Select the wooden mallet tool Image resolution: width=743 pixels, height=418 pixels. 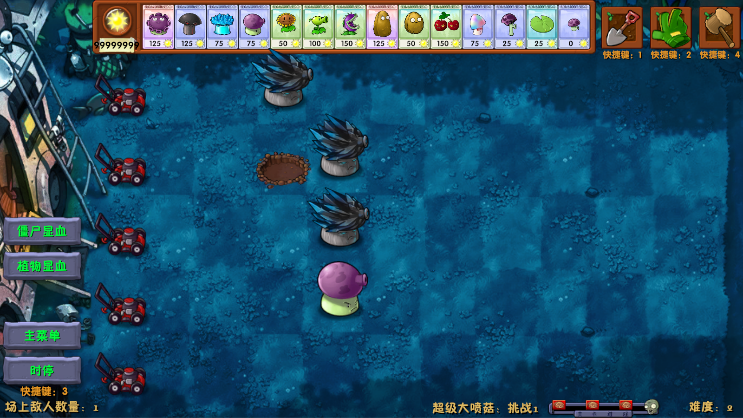718,26
